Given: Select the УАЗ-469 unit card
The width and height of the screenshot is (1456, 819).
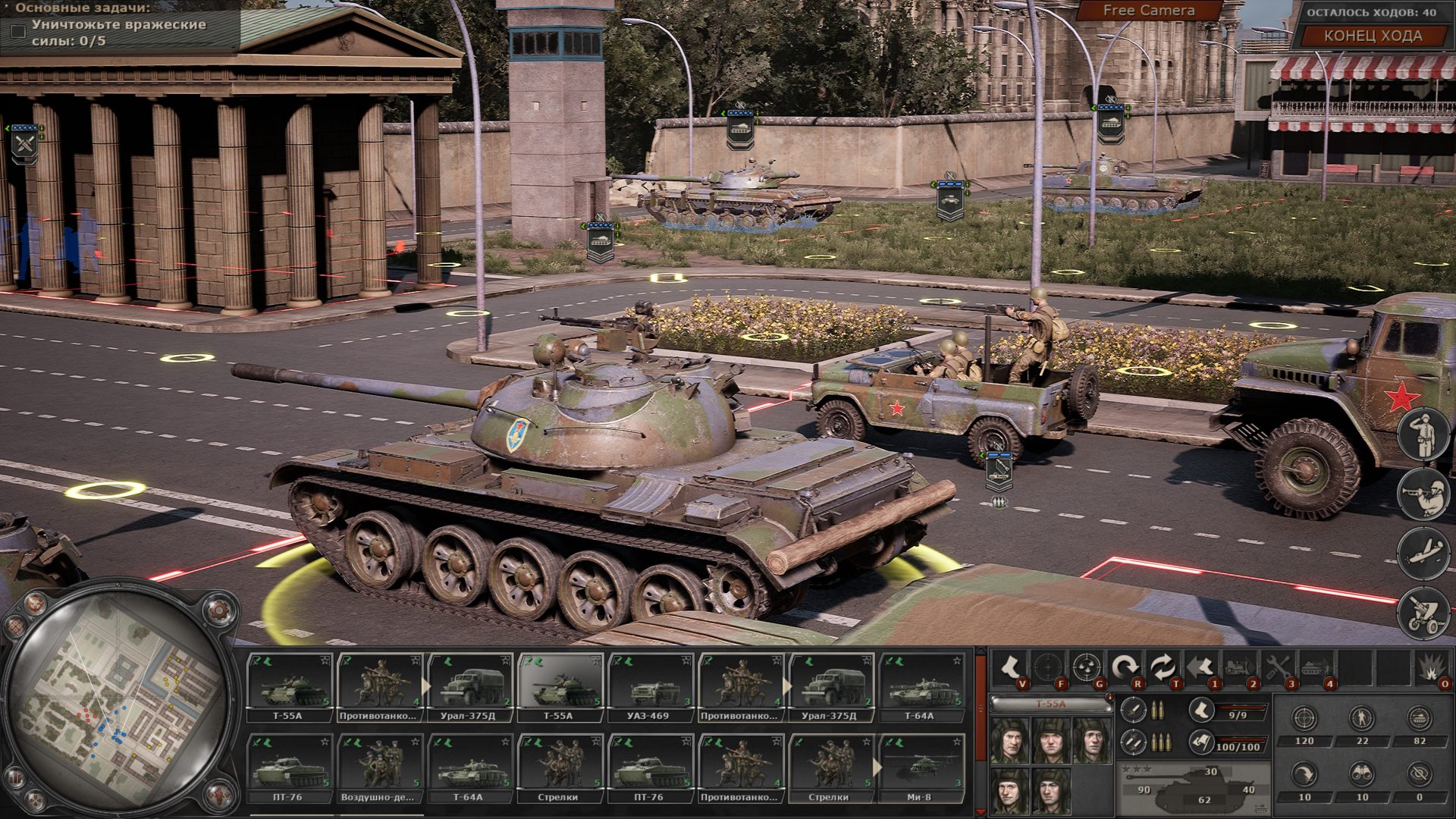Looking at the screenshot, I should (x=651, y=688).
